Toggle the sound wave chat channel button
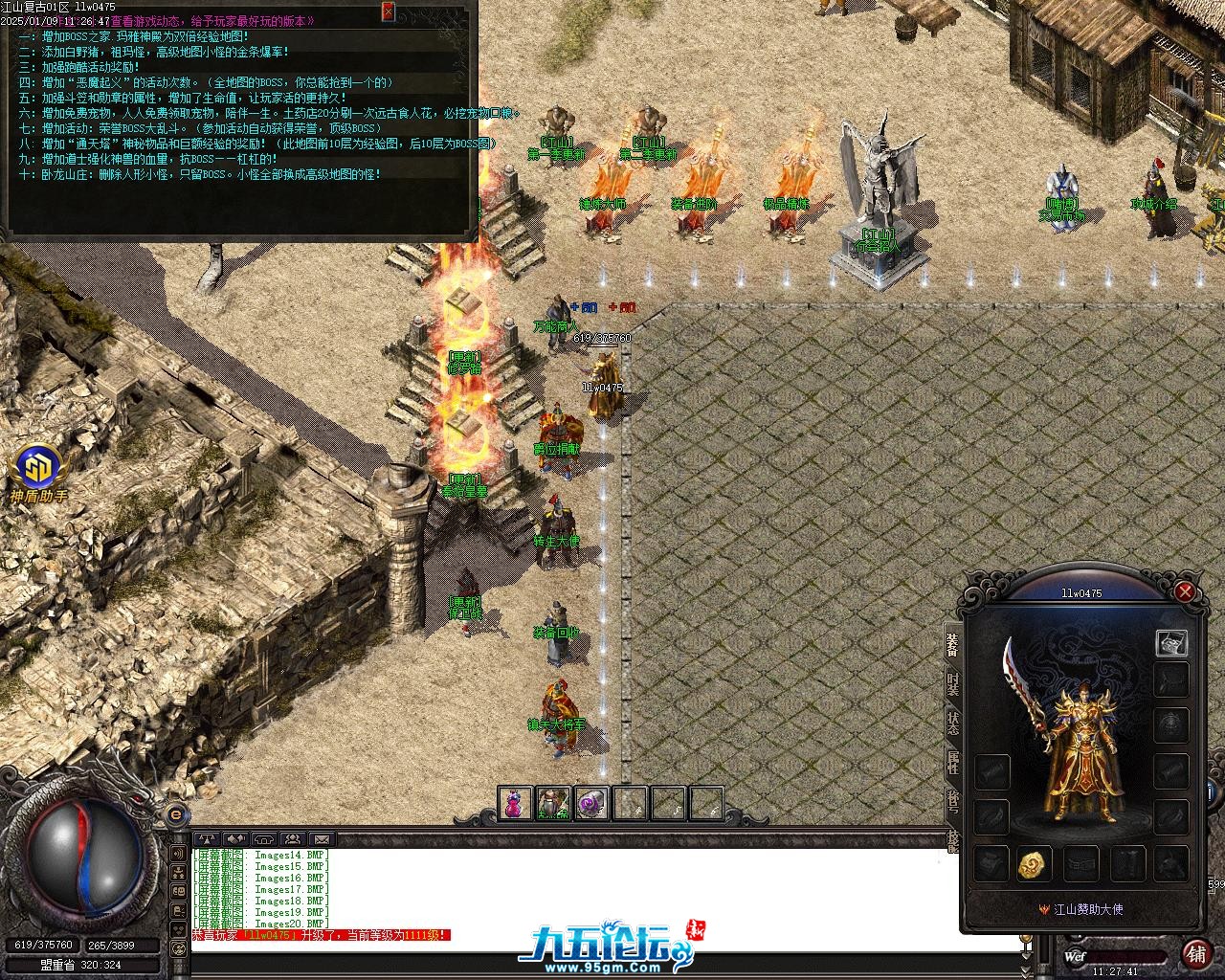Screen dimensions: 1225x980 click(x=178, y=852)
